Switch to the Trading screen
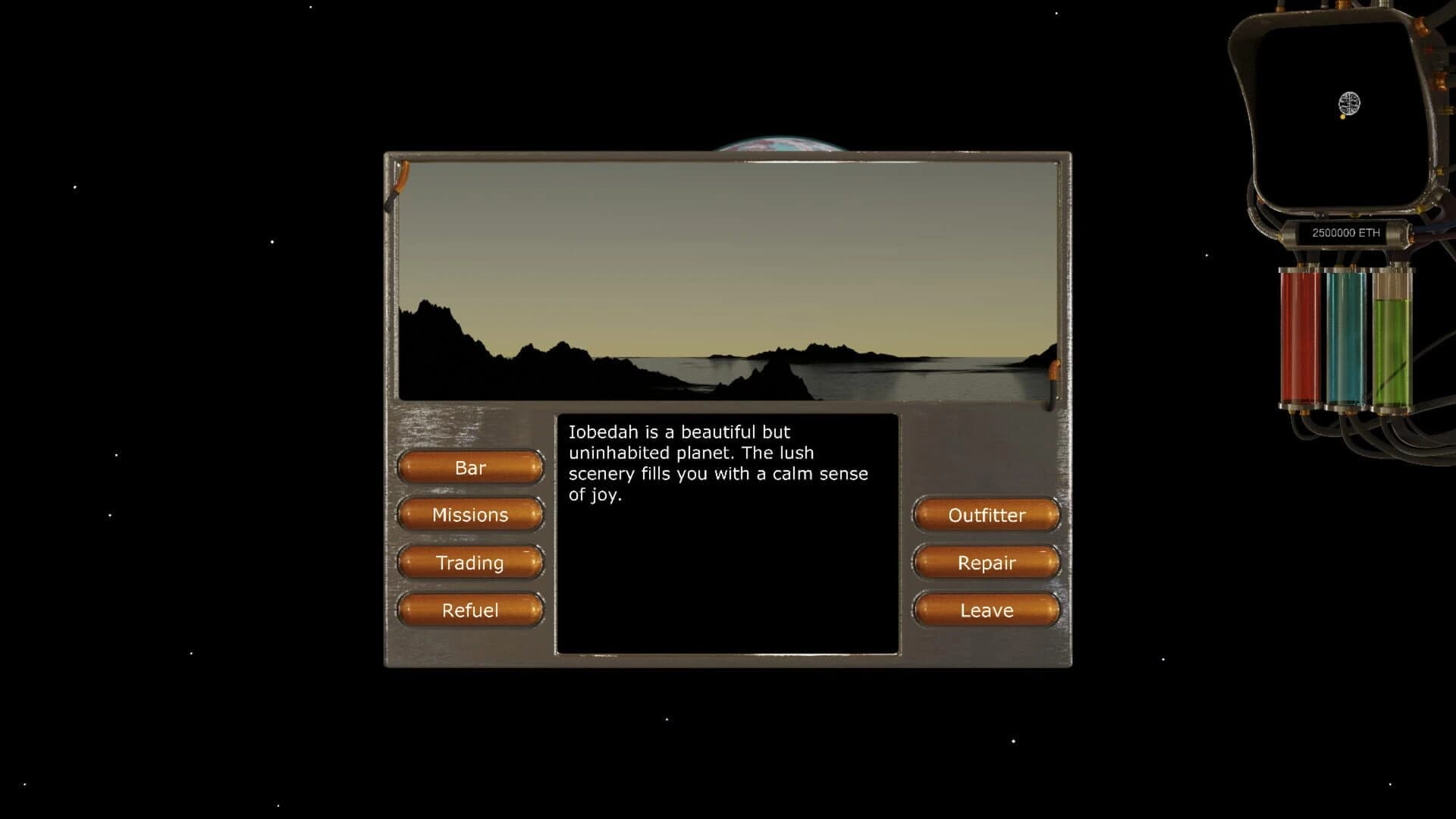 click(x=469, y=563)
